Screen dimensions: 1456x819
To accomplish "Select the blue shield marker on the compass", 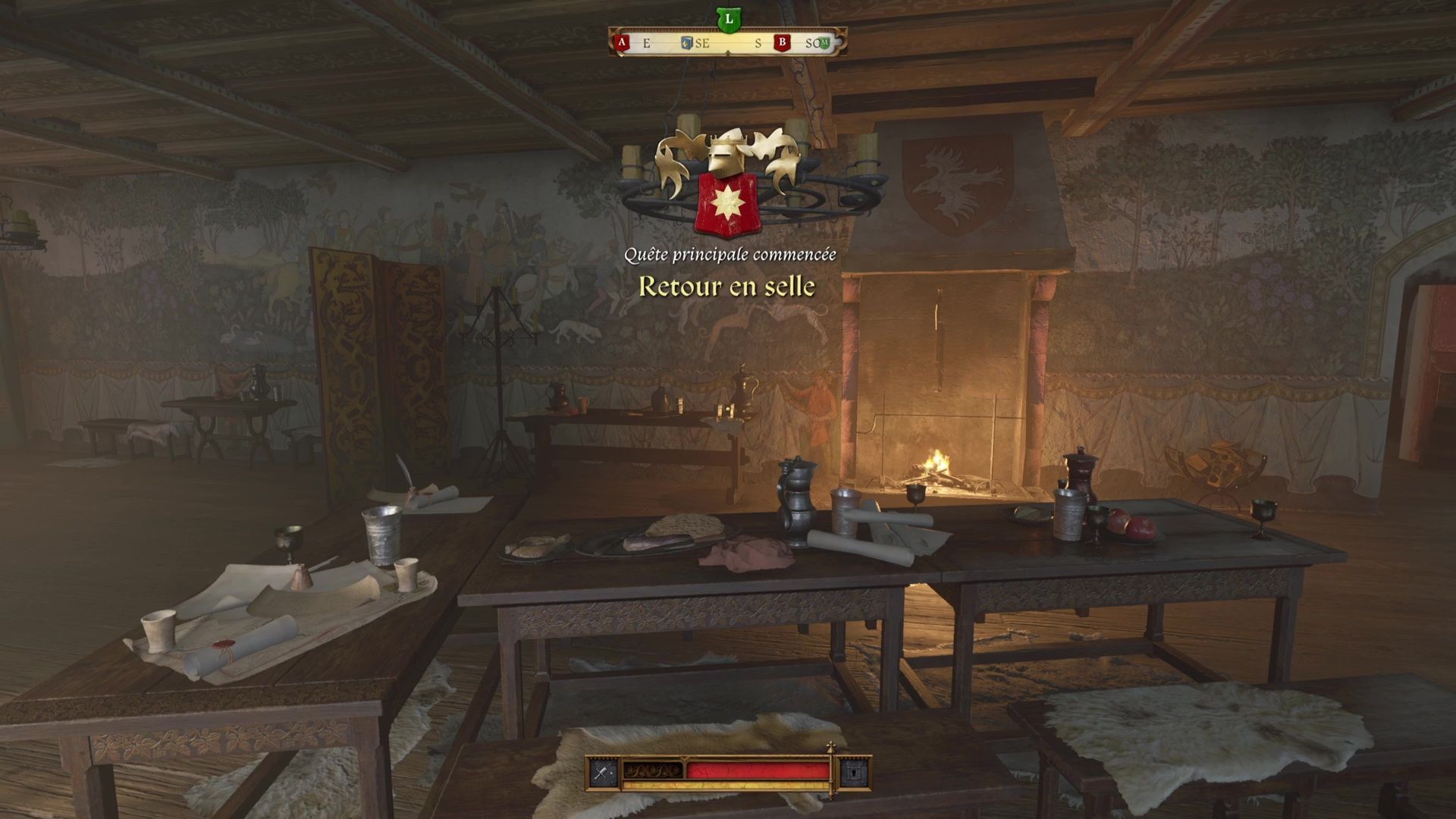I will 687,42.
